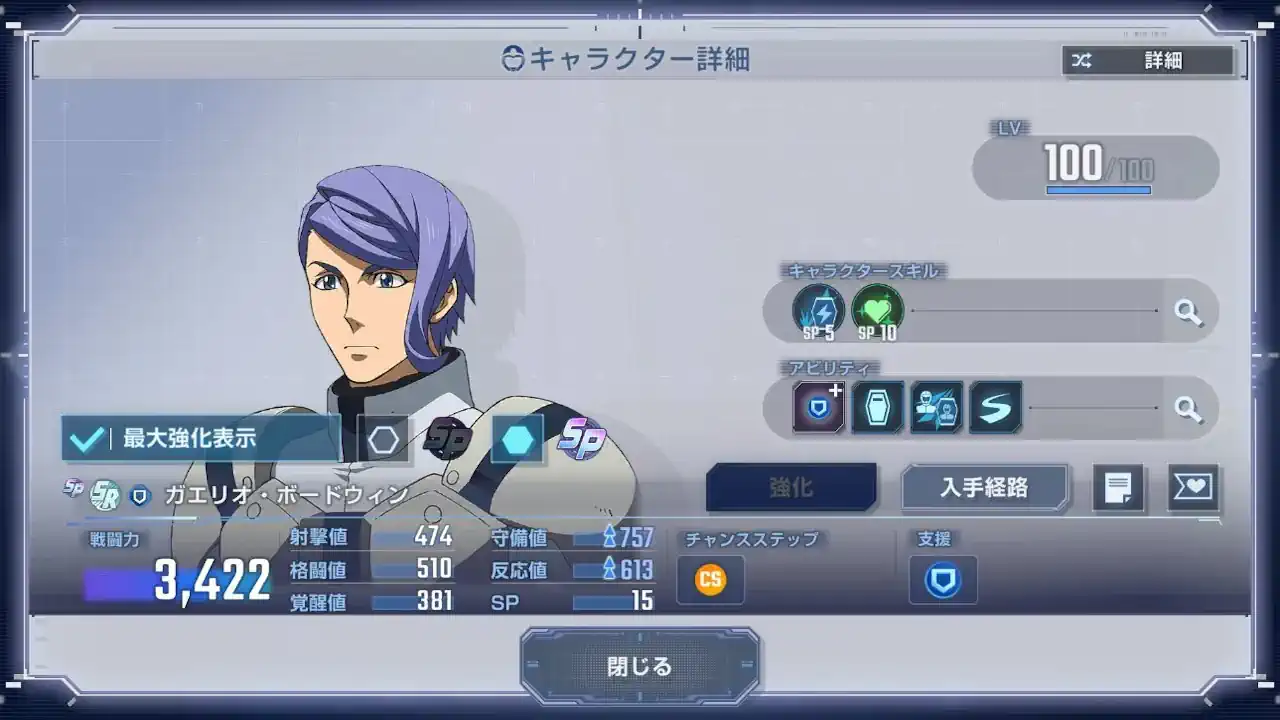
Task: Open the character skills magnifier search
Action: click(x=1189, y=311)
